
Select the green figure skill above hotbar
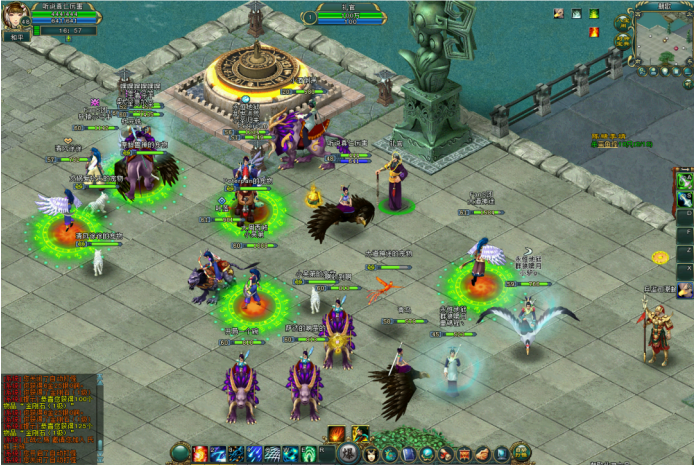click(358, 433)
